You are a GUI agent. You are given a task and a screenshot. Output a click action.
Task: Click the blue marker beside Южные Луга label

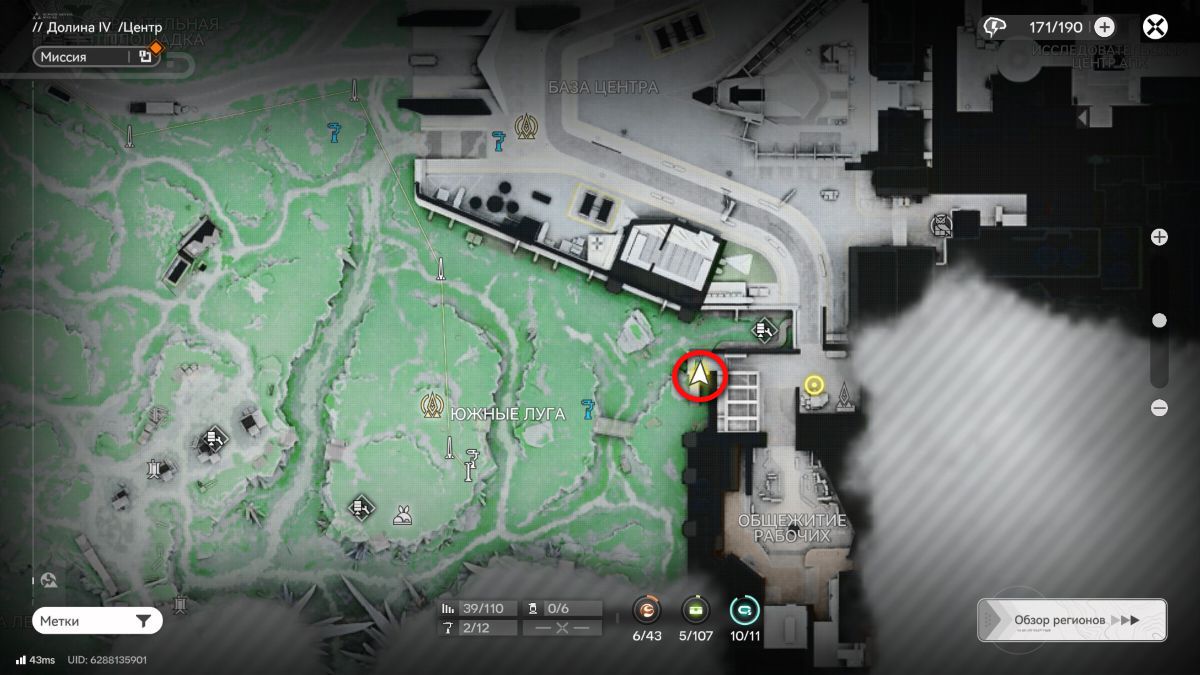(x=587, y=408)
